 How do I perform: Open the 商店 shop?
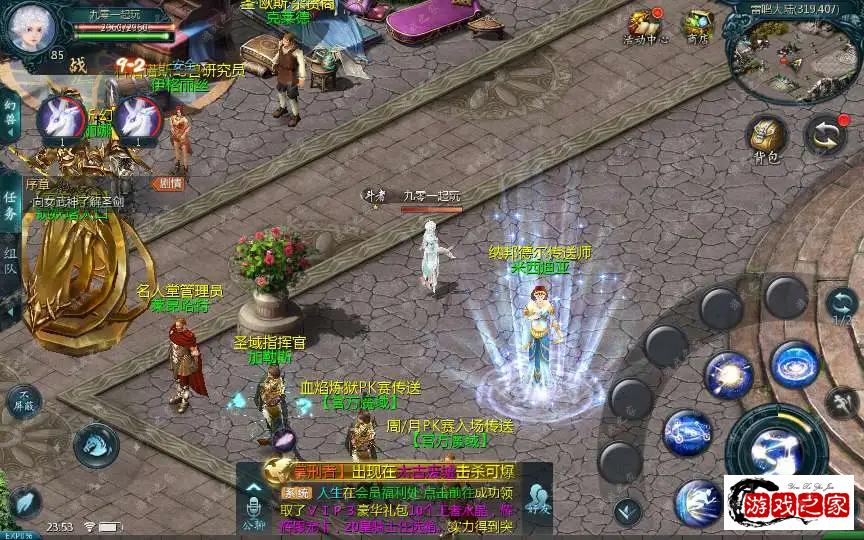pos(697,26)
